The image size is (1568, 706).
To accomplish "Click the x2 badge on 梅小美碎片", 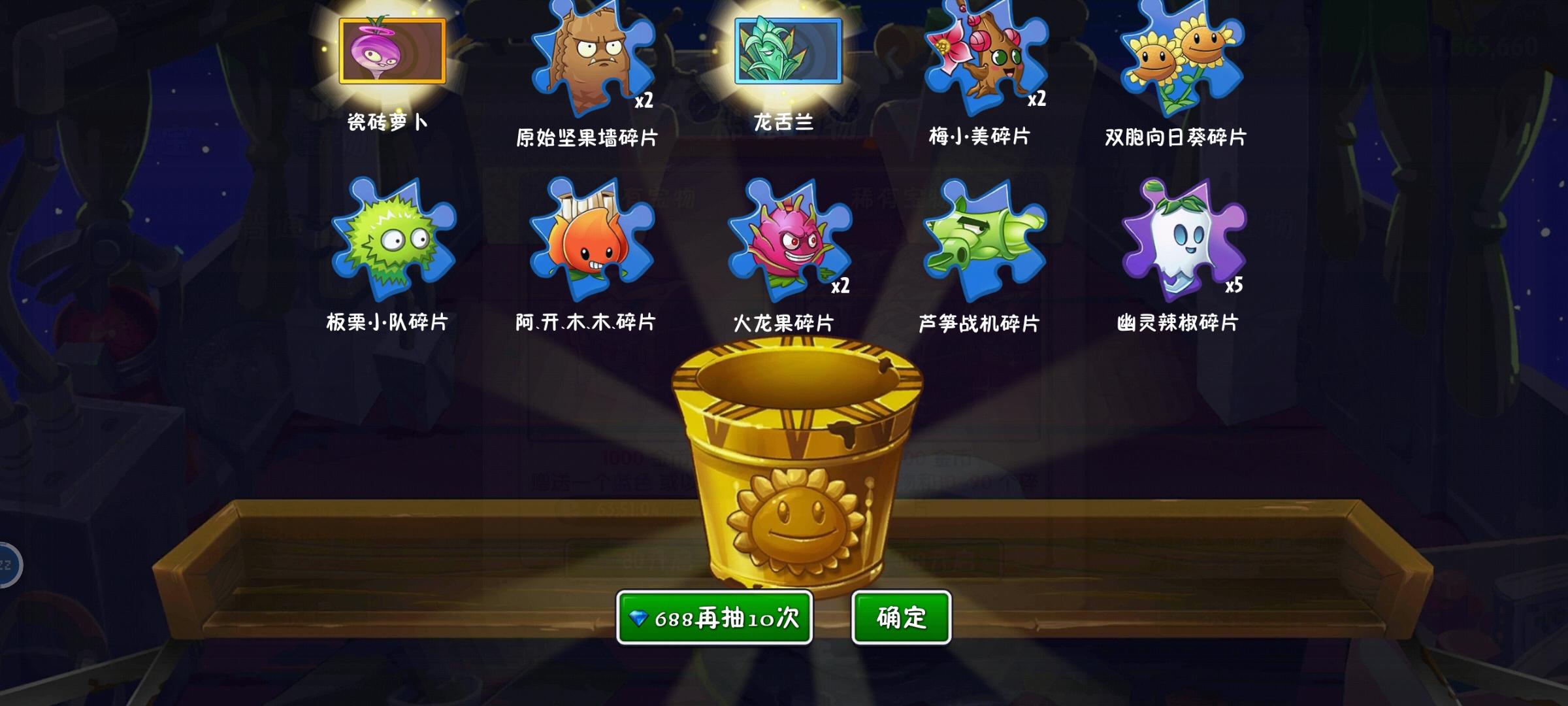I will (x=1039, y=99).
